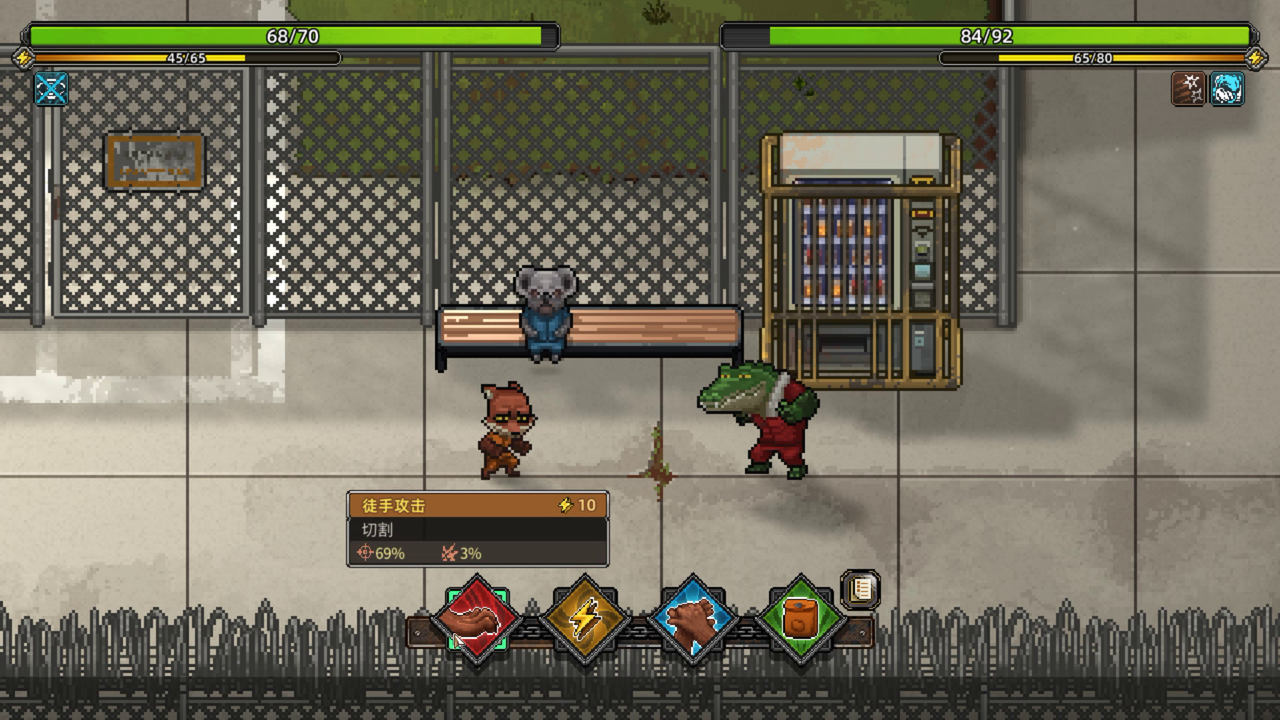
Task: Activate the yellow lightning bolt skill
Action: [585, 621]
